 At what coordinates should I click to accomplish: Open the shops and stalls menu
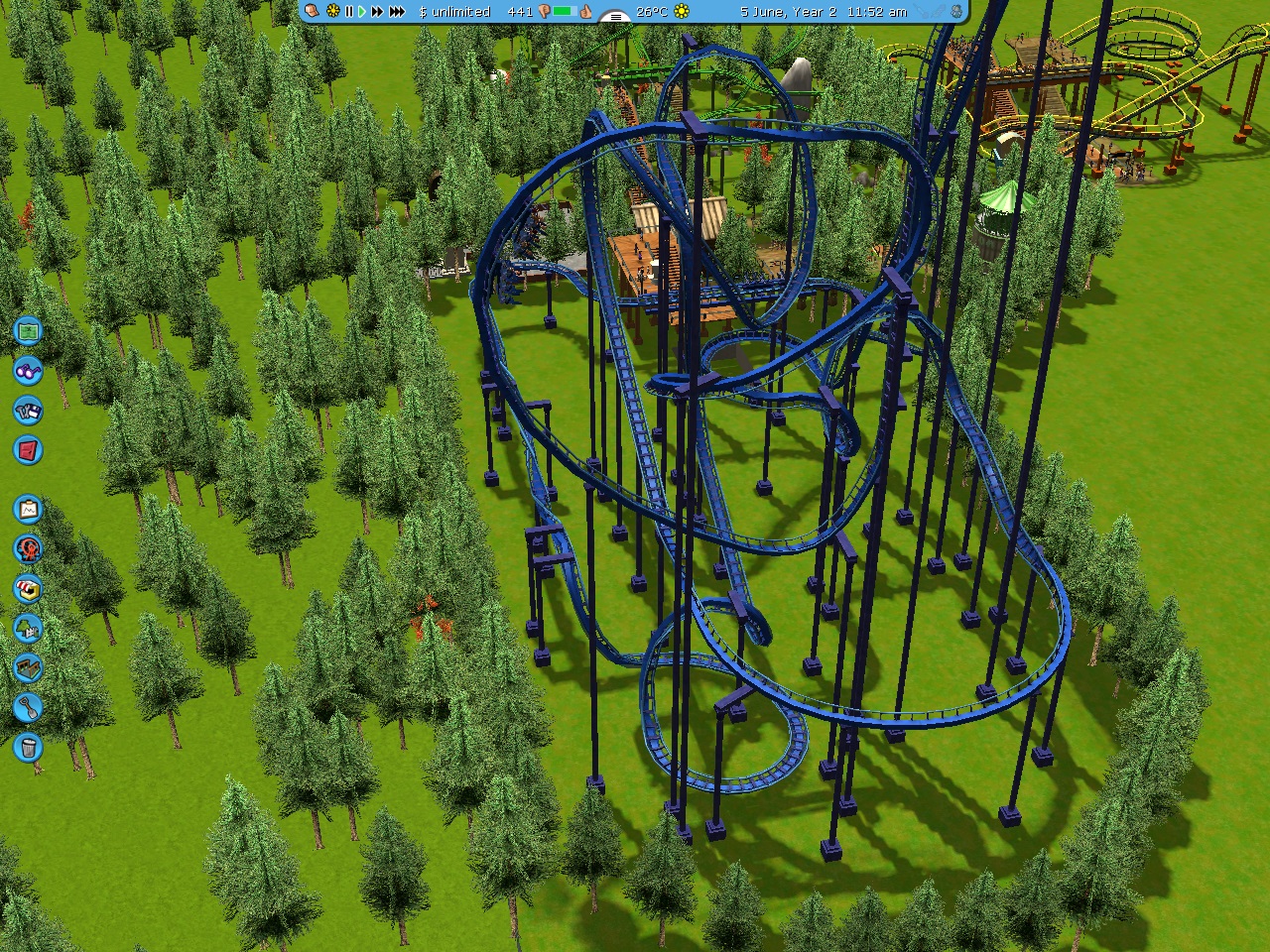tap(28, 588)
